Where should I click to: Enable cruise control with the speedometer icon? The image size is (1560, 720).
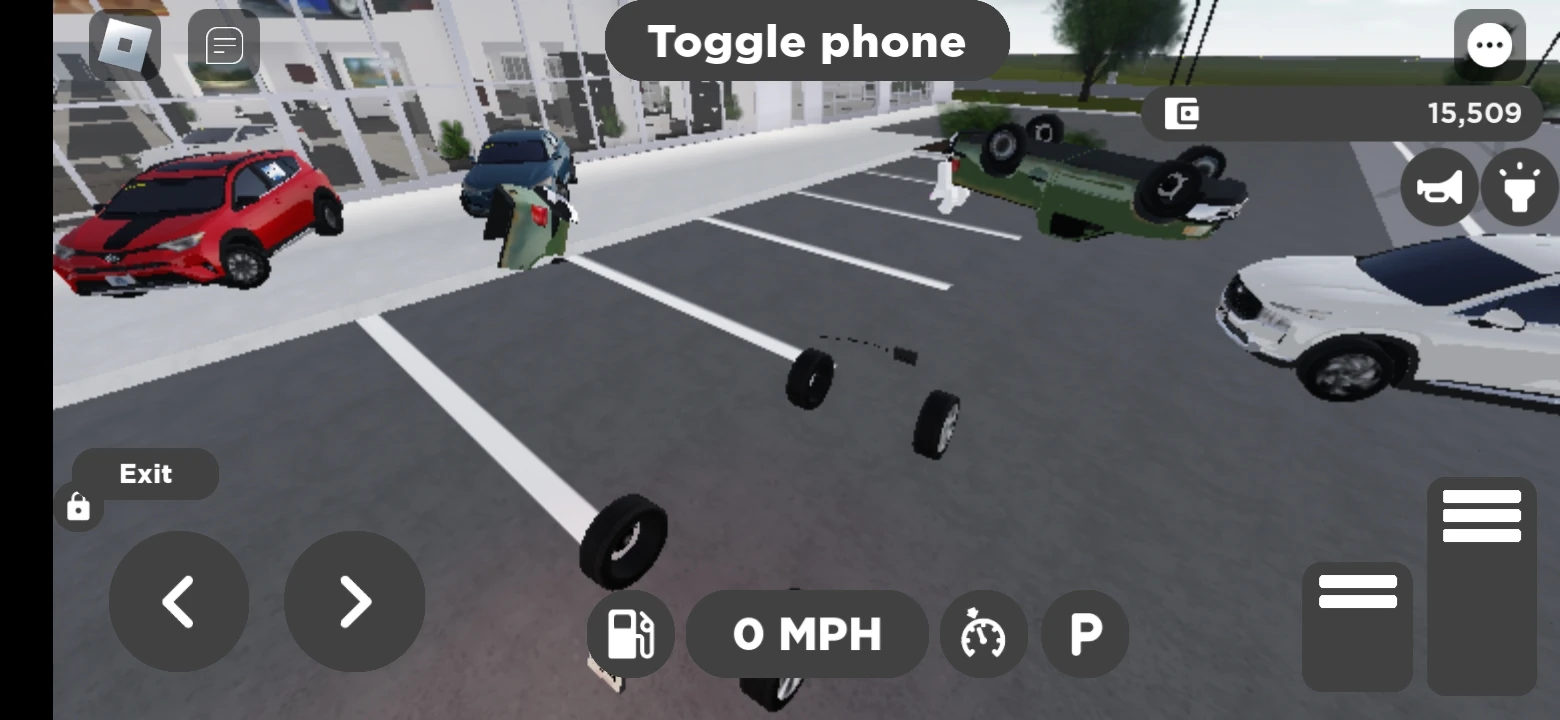982,634
